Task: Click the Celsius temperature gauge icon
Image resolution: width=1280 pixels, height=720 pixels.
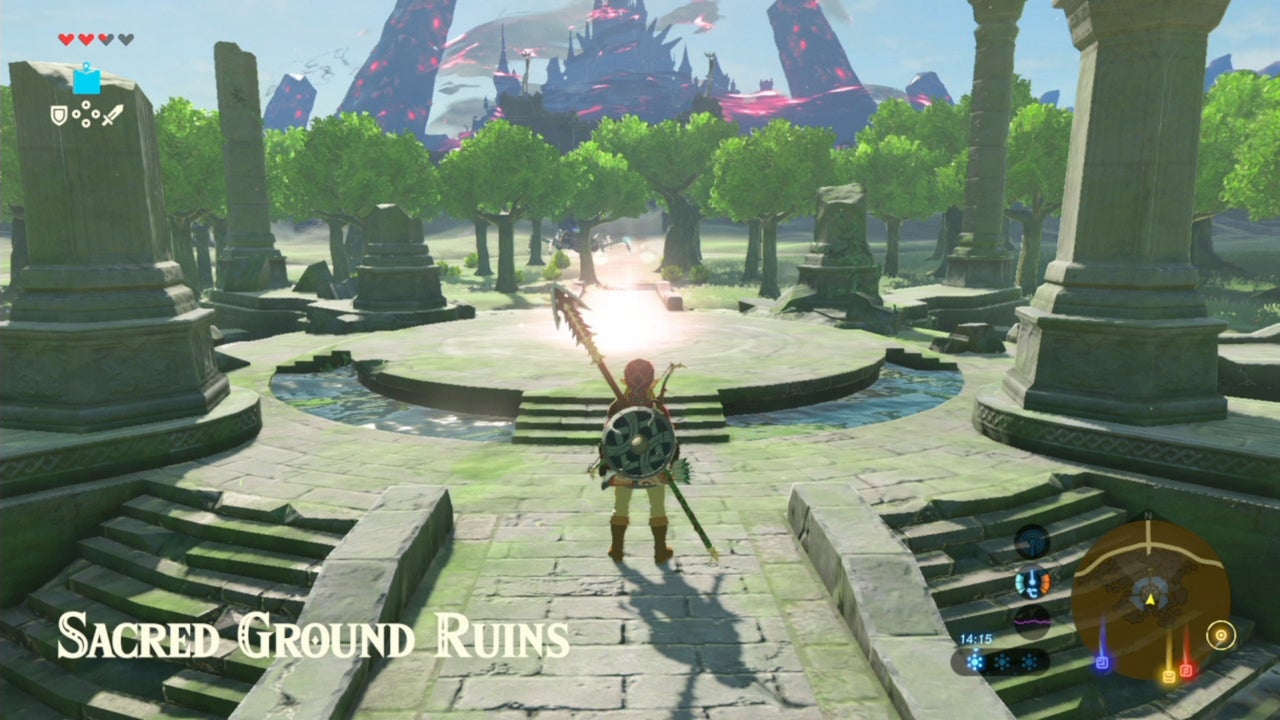Action: point(1032,583)
